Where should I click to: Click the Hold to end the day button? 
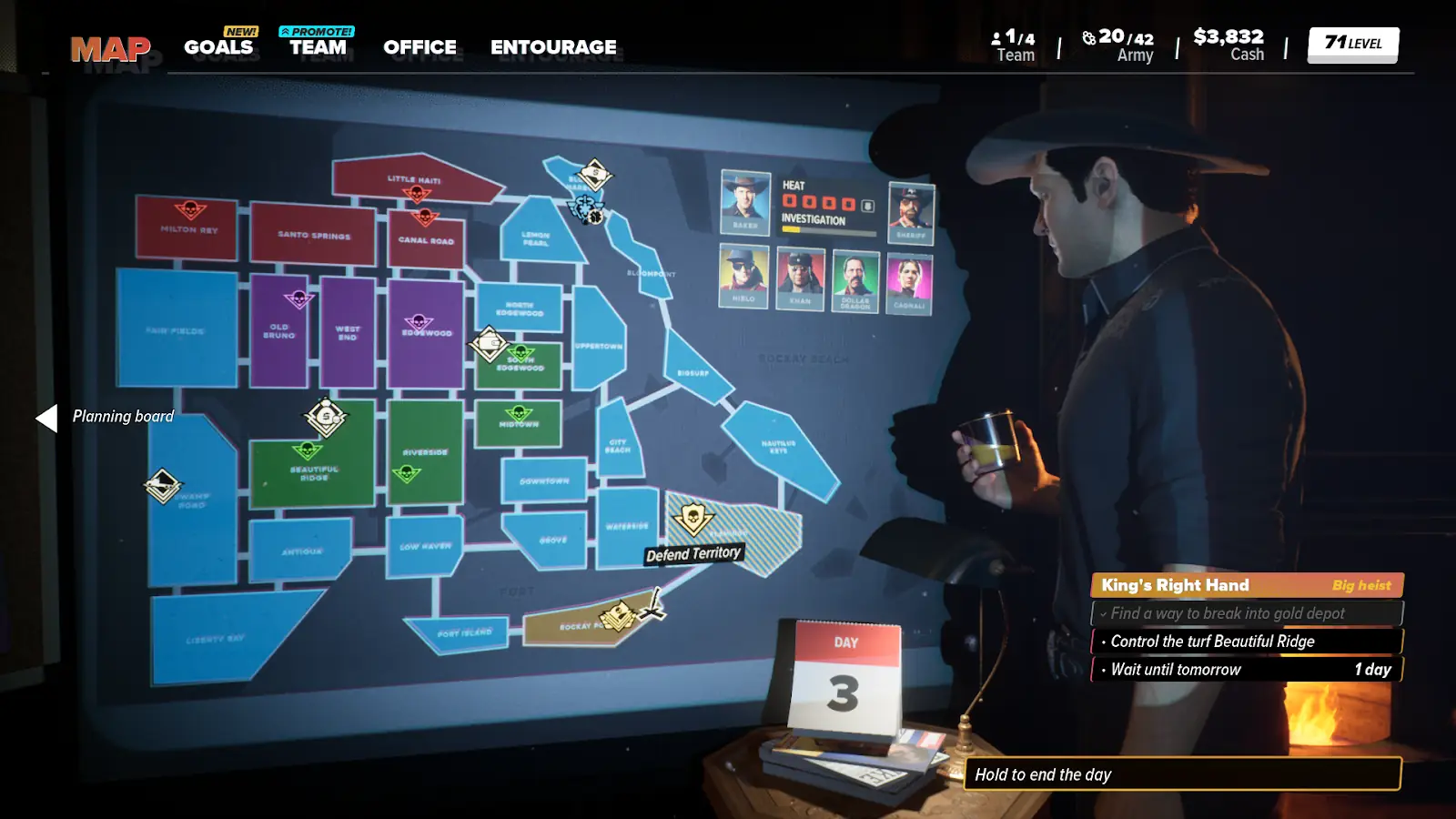[1181, 774]
